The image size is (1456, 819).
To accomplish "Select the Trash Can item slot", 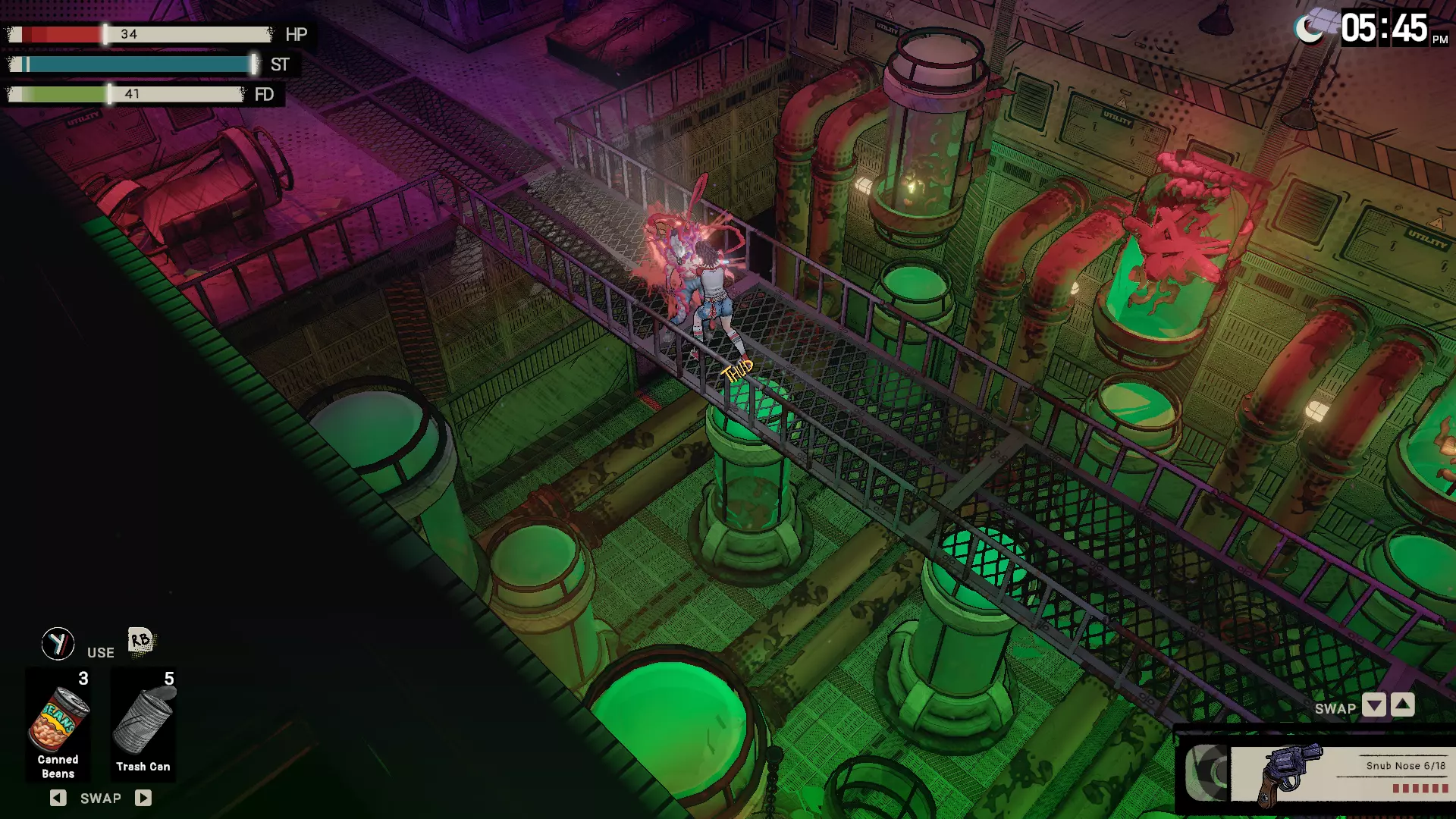I will pos(143,723).
